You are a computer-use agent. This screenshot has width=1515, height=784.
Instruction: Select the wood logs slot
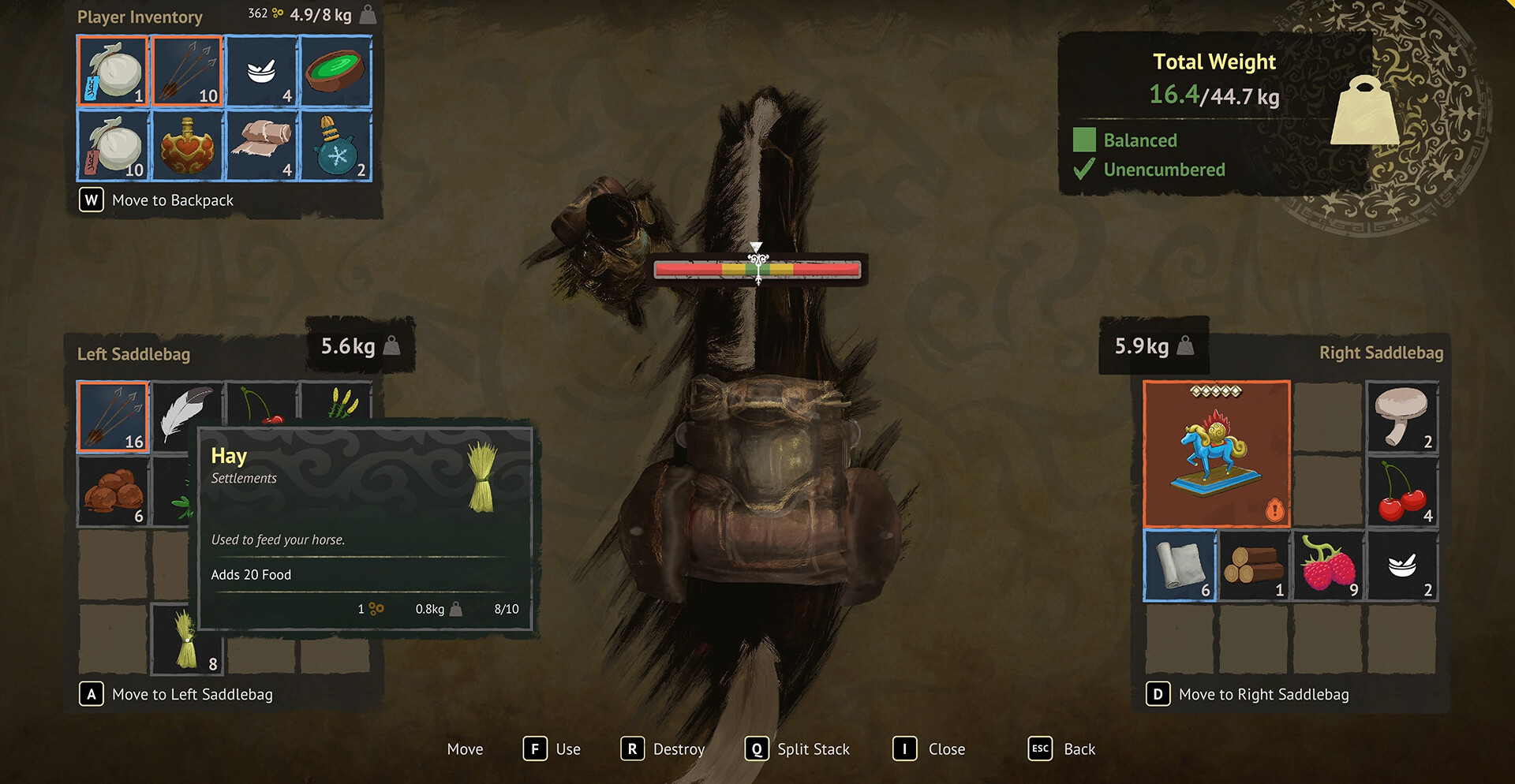1254,566
